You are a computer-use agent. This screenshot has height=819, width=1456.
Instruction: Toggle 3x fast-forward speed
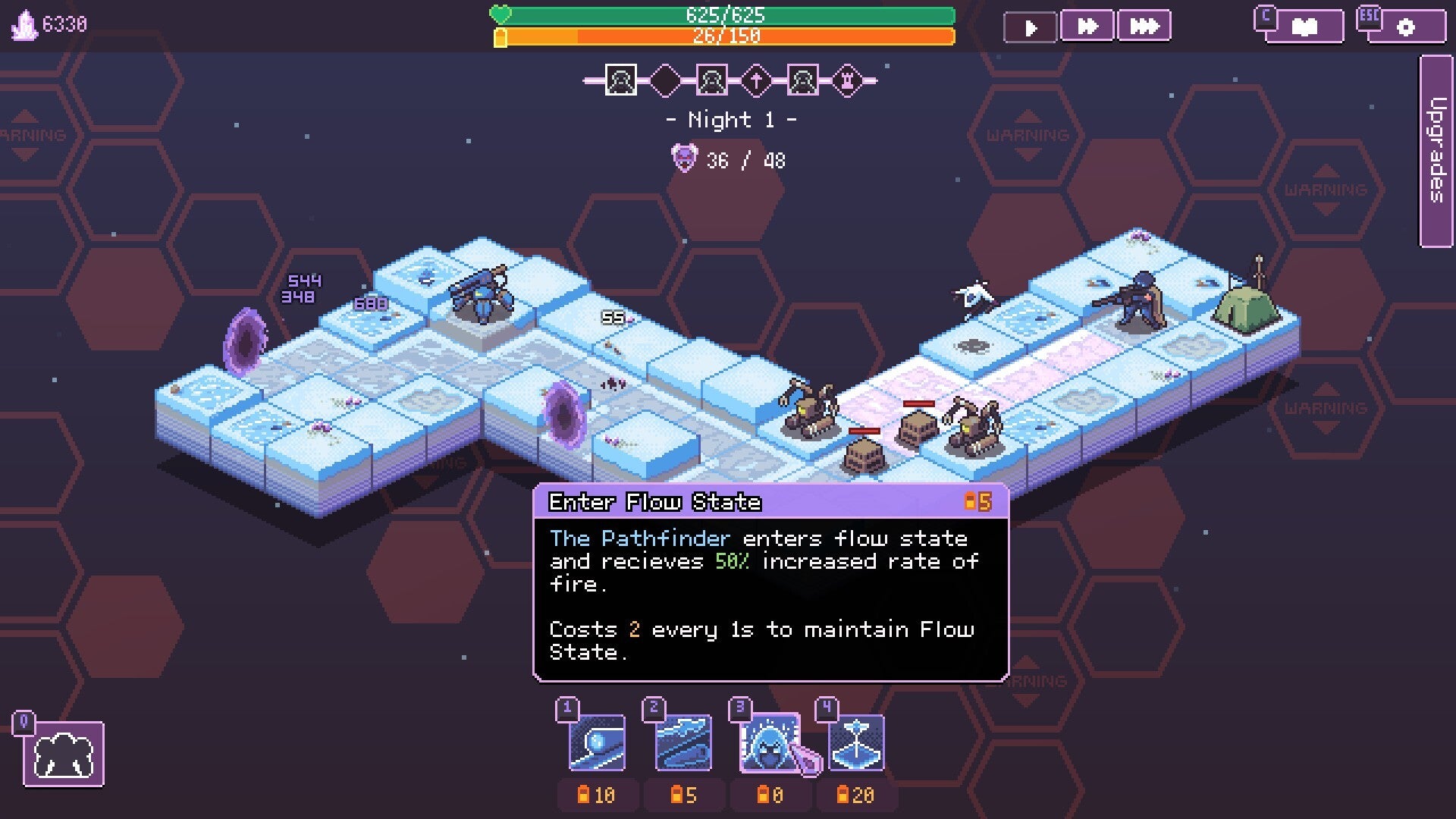pos(1144,24)
